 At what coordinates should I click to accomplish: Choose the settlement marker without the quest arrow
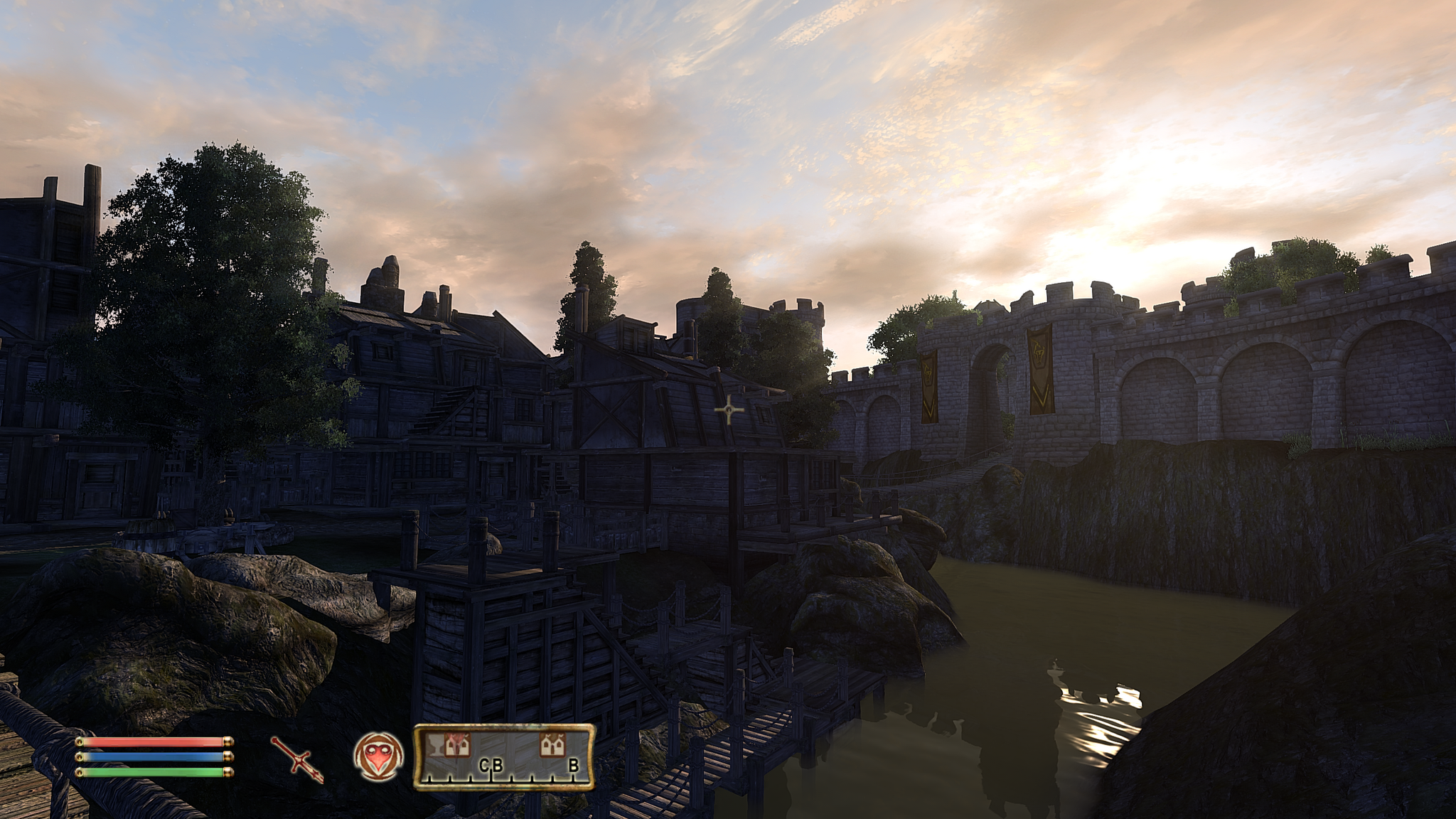coord(552,744)
